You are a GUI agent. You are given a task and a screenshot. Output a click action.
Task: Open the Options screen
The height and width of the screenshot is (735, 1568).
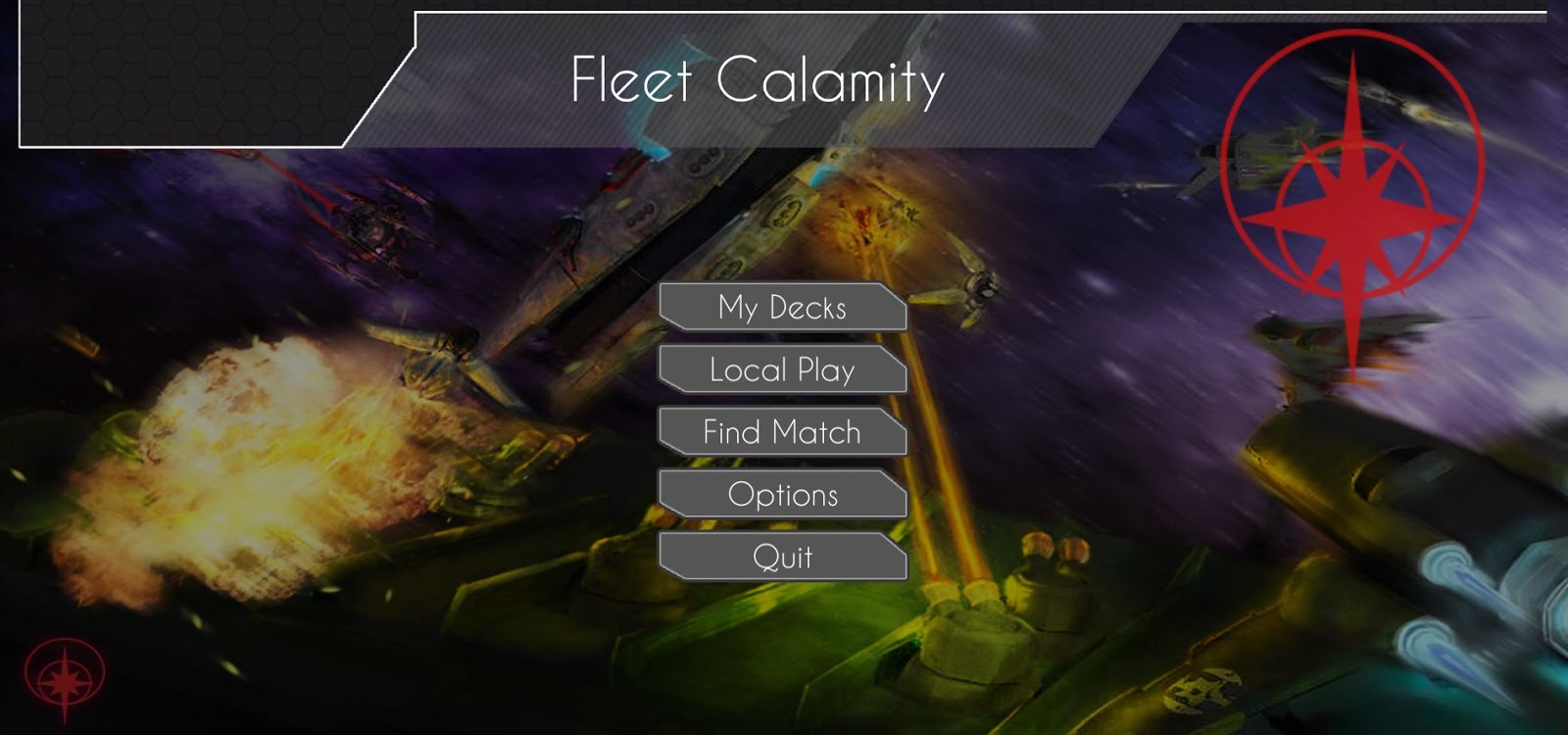(784, 495)
